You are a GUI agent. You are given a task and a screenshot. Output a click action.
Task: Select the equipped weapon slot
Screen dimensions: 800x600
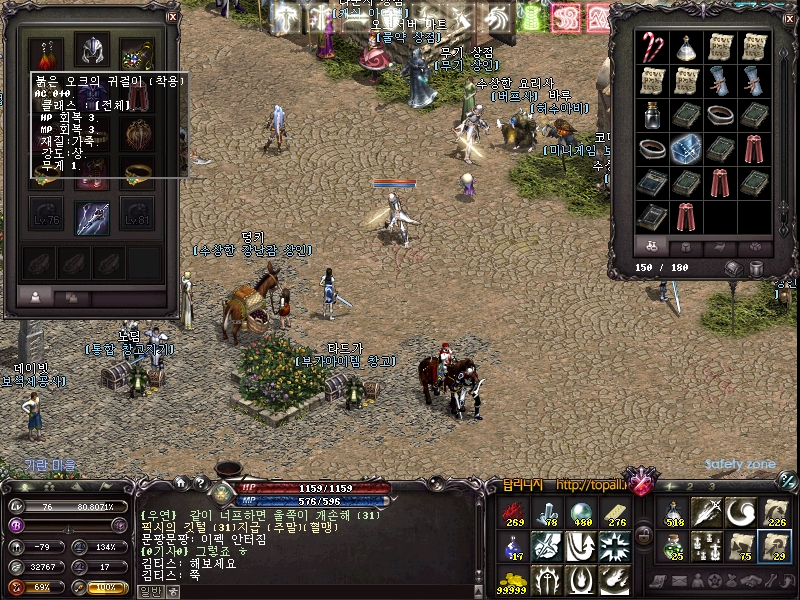coord(91,216)
